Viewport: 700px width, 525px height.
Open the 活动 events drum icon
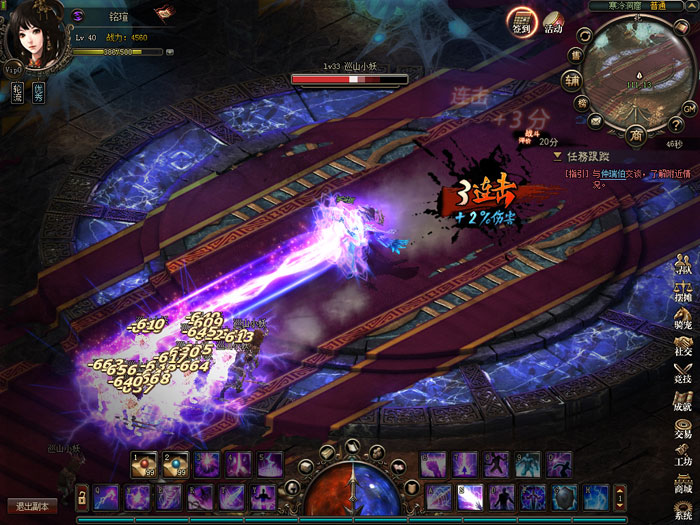(553, 23)
